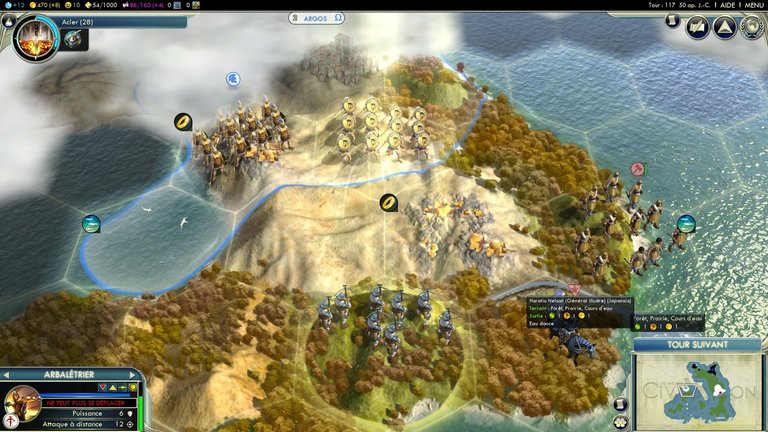The image size is (768, 432).
Task: Click the happiness smiley indicator
Action: pos(73,5)
